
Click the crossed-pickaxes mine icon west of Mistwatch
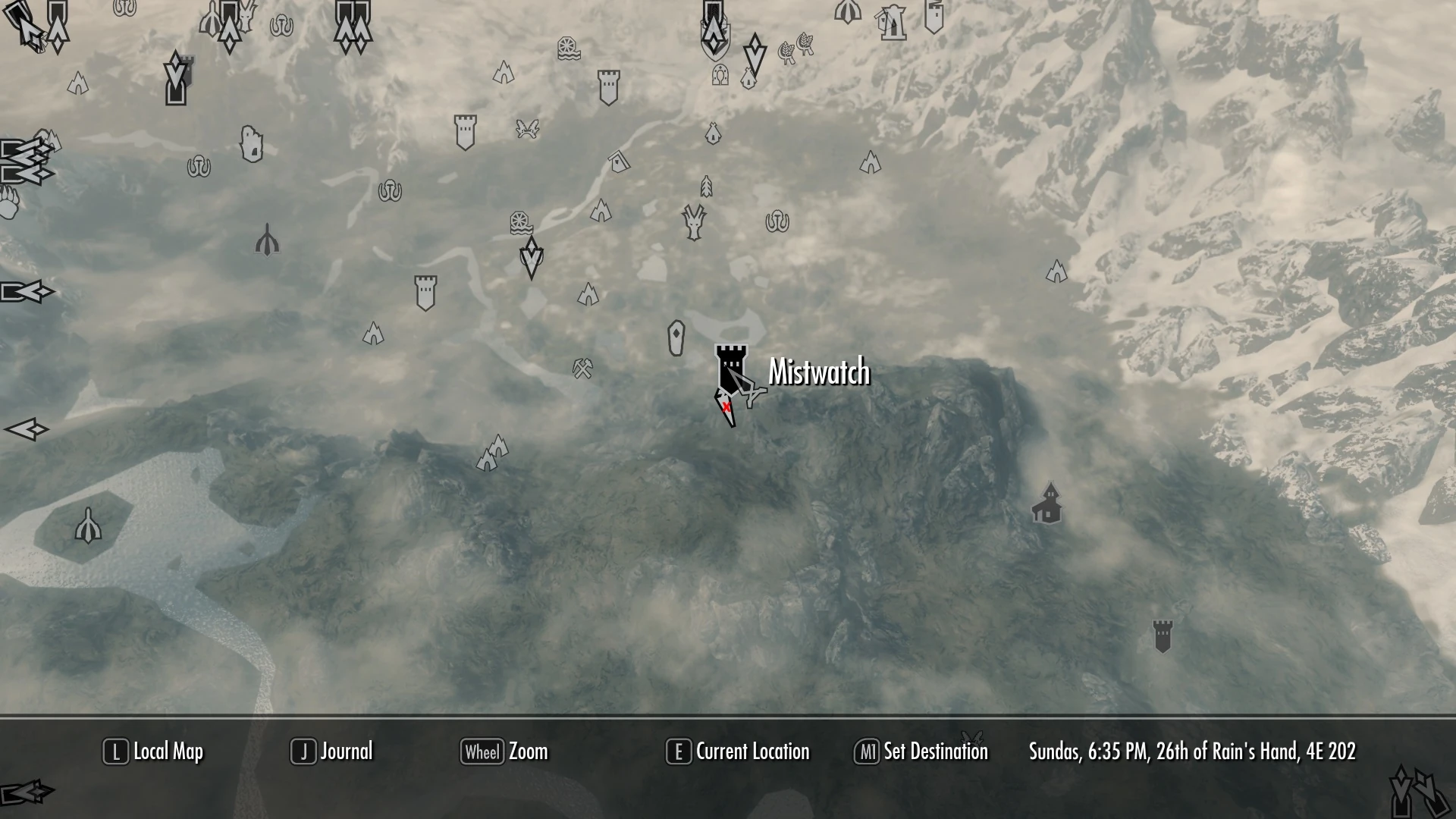[582, 366]
